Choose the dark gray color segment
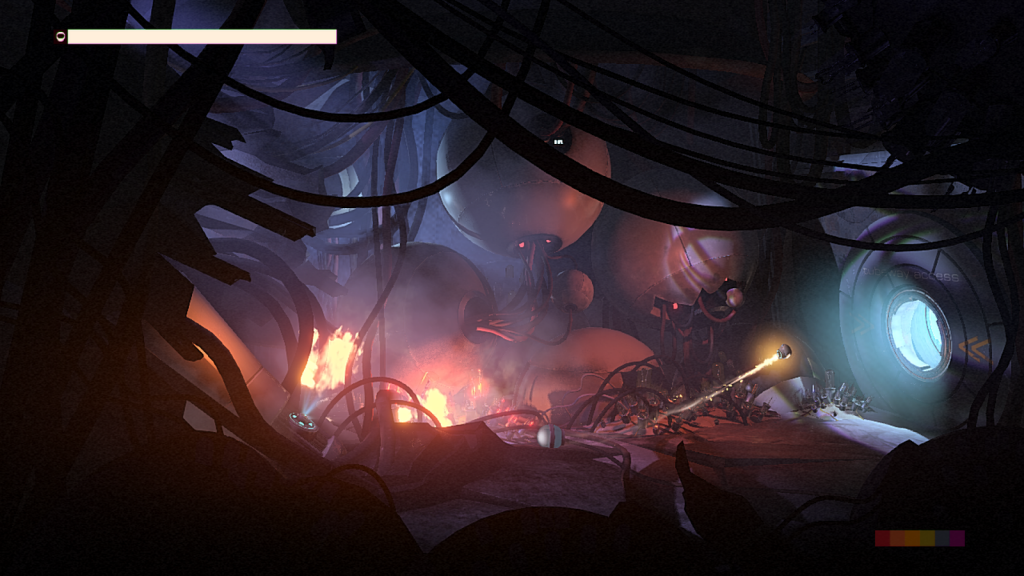 942,538
